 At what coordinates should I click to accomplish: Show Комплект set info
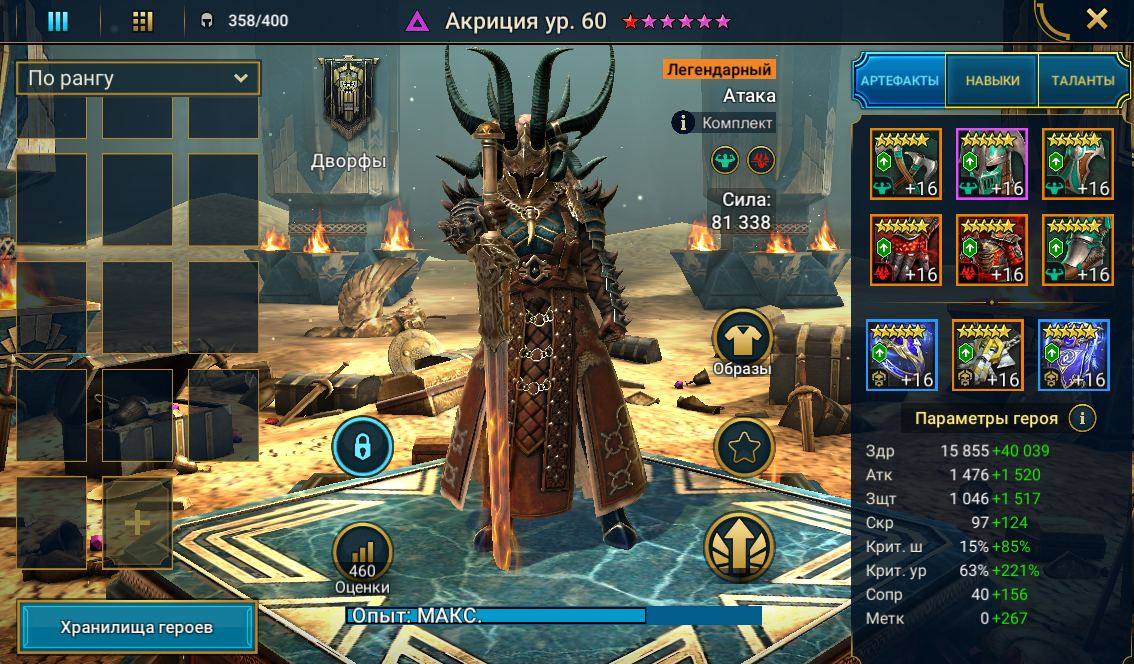tap(724, 123)
